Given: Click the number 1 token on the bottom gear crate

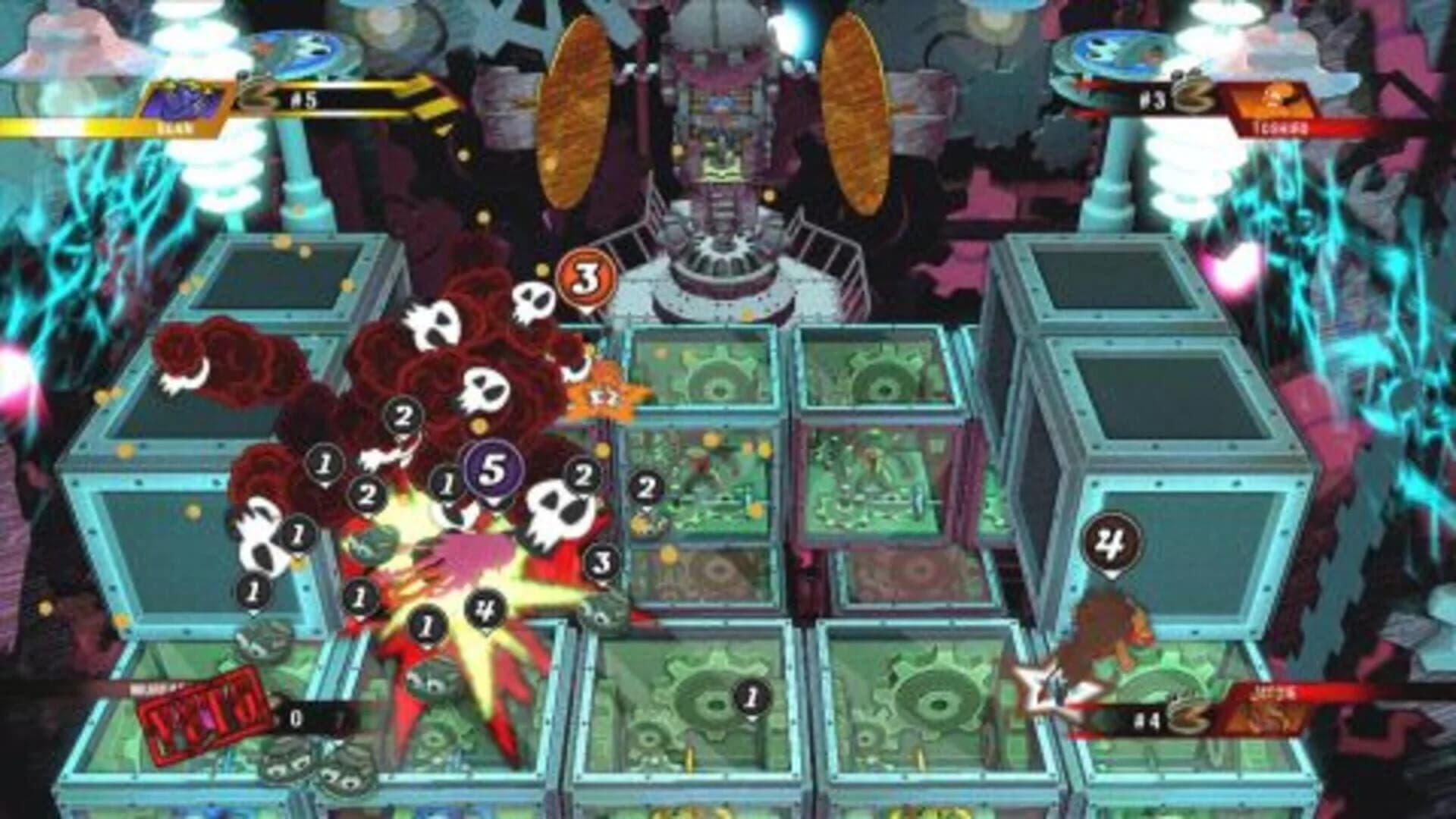Looking at the screenshot, I should pos(751,698).
